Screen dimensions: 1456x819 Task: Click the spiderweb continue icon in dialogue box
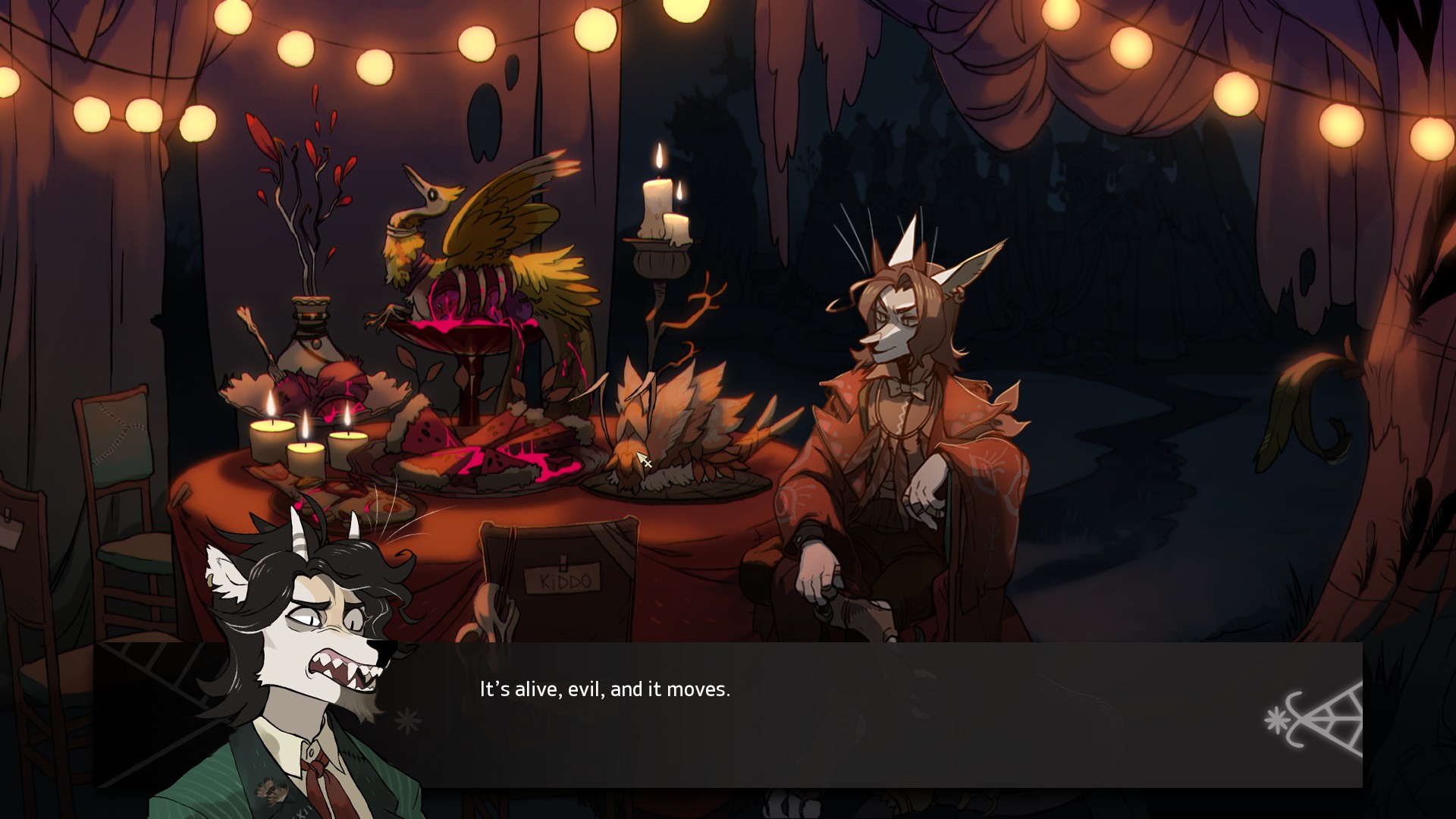click(1319, 720)
